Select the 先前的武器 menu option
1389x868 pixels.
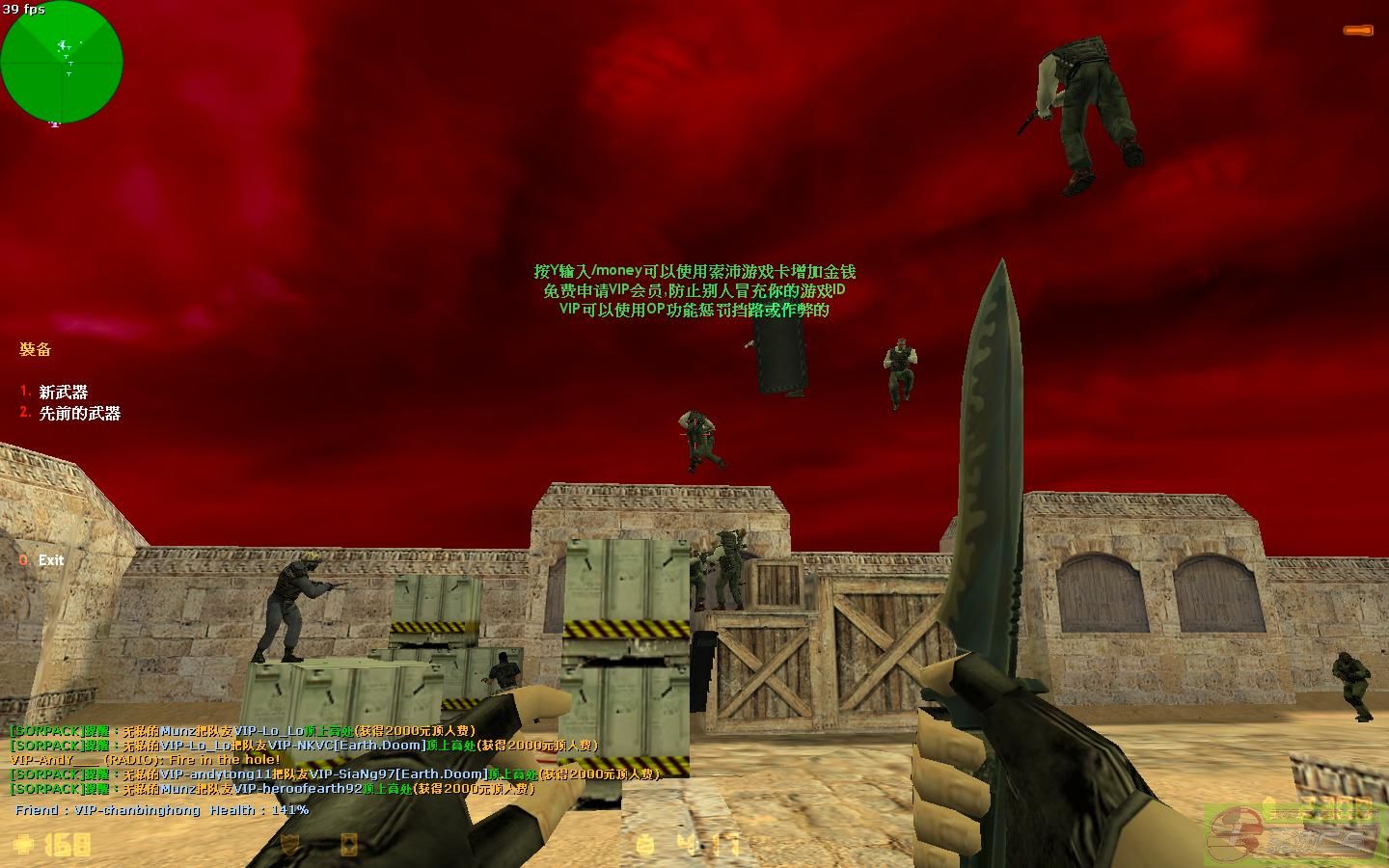point(79,414)
